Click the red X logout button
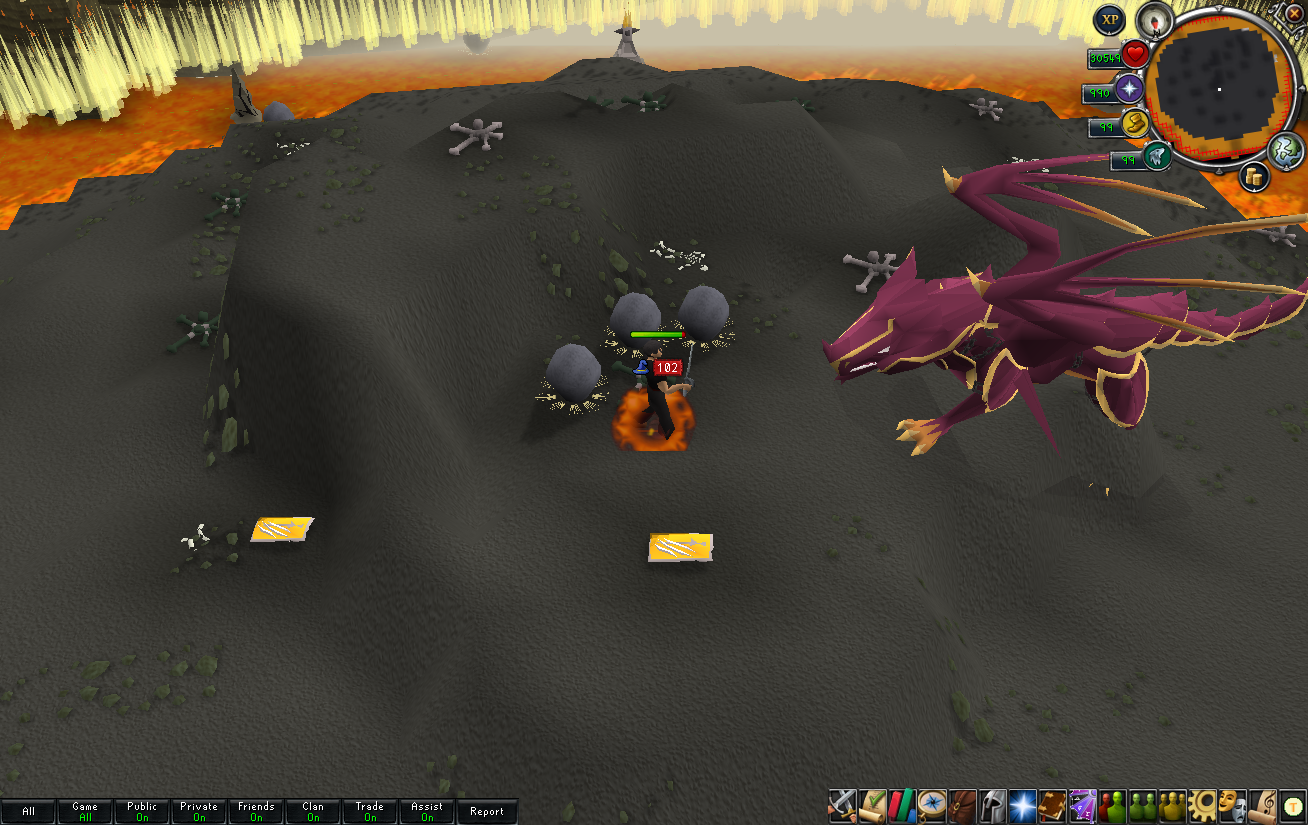 [1293, 14]
